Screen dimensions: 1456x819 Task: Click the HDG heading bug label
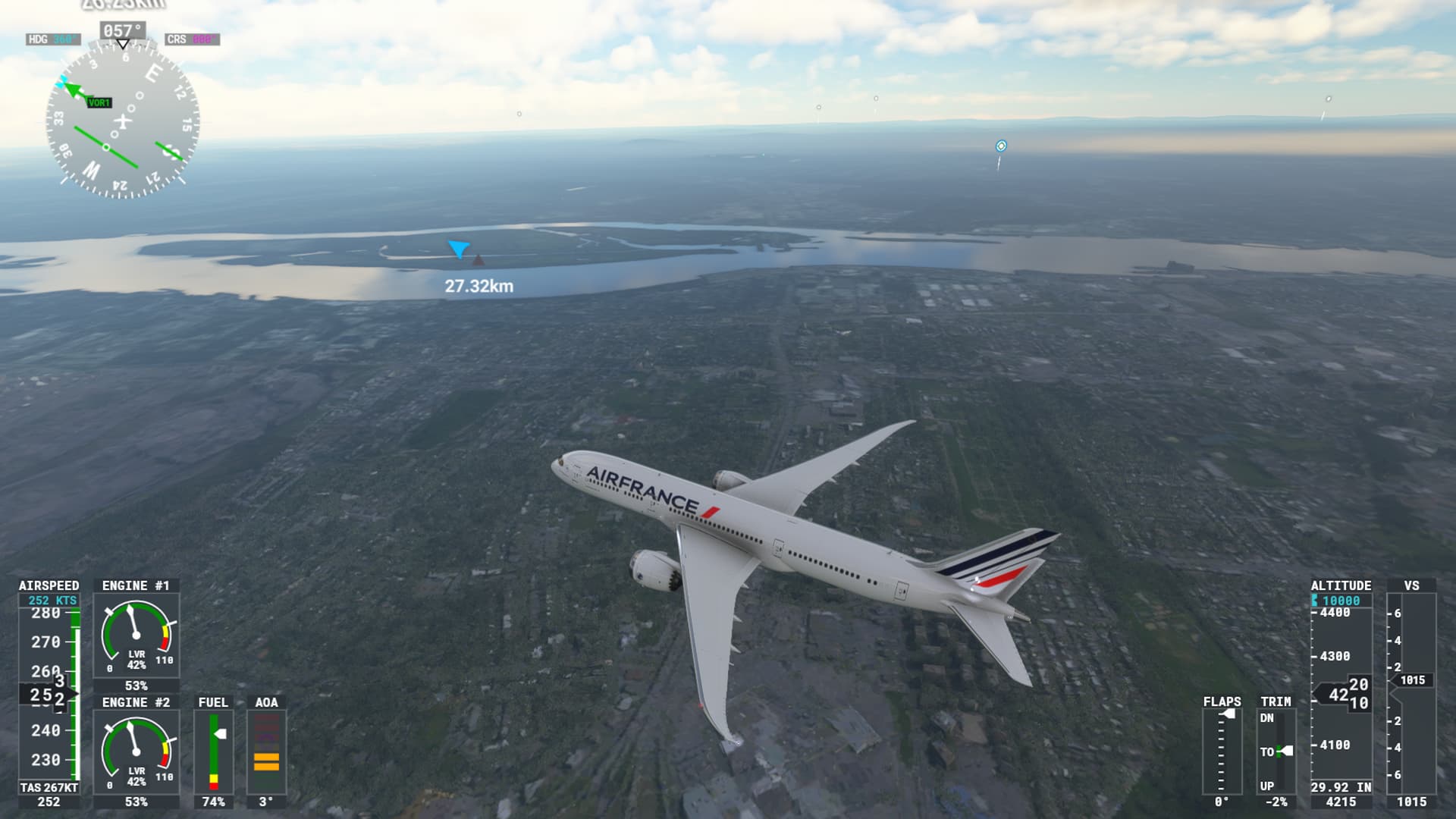[x=52, y=39]
